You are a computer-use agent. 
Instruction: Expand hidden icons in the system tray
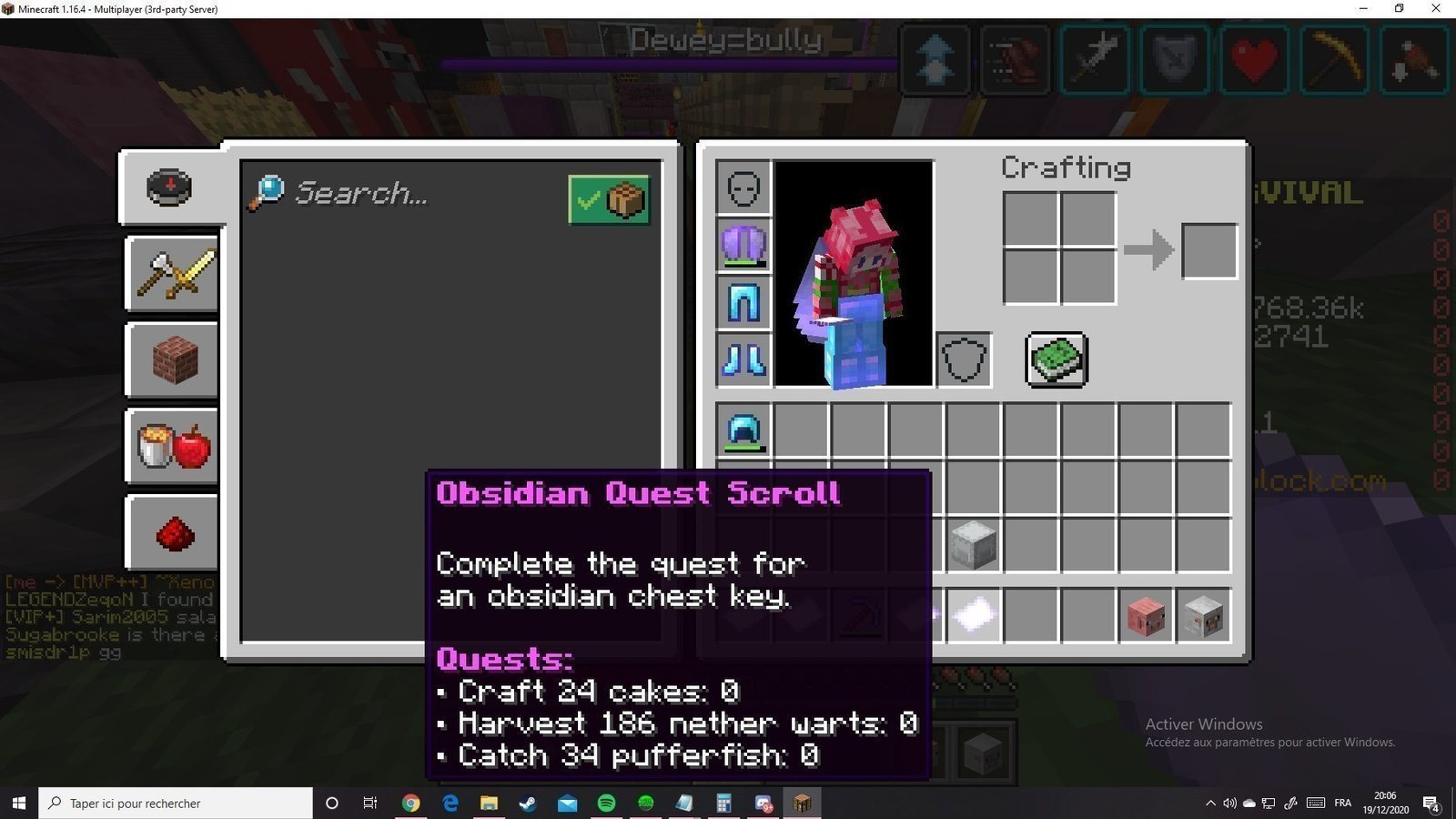pos(1210,803)
